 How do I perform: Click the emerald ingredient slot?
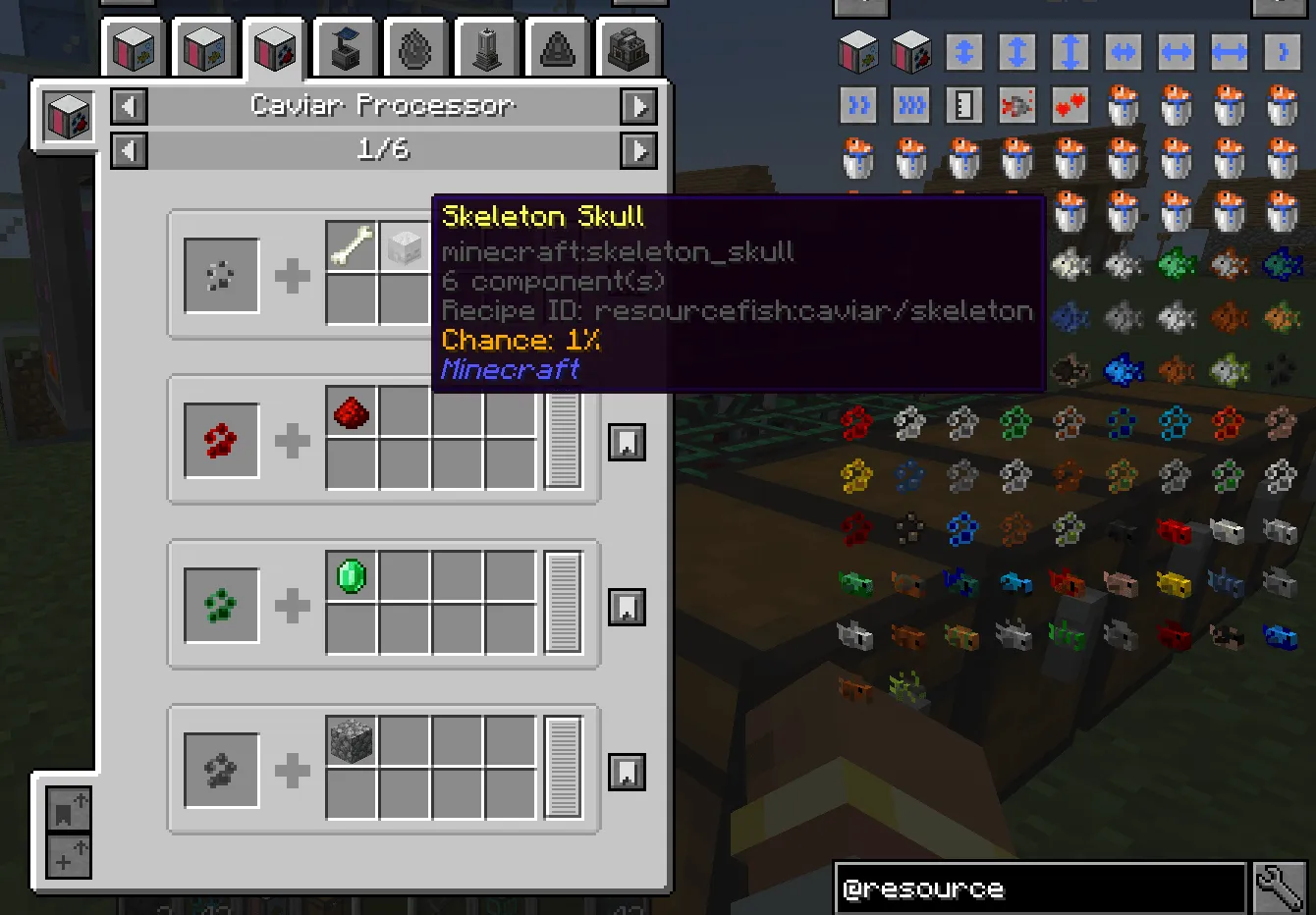350,576
